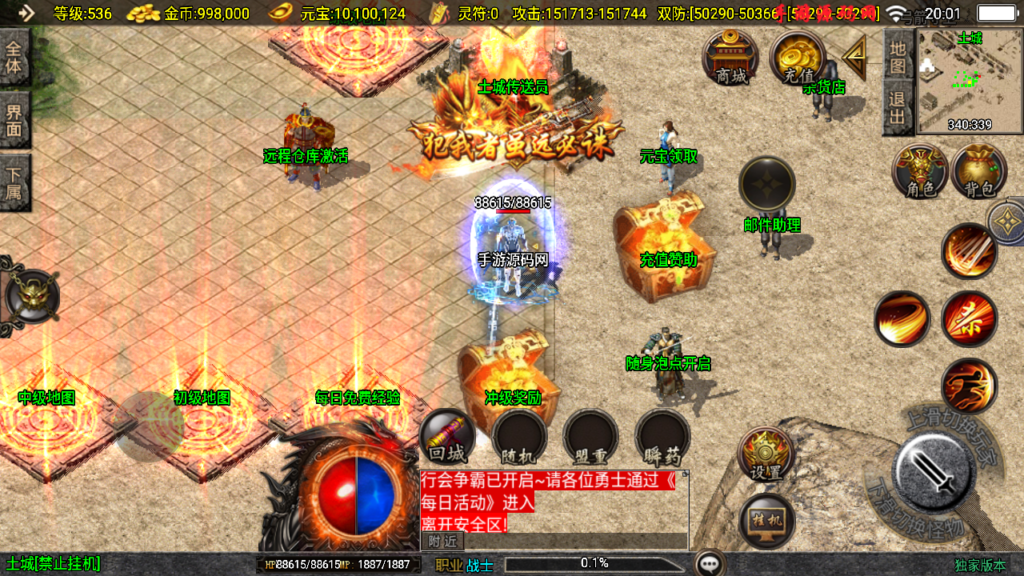The width and height of the screenshot is (1024, 576).
Task: Switch to the 全体 tab
Action: [15, 59]
